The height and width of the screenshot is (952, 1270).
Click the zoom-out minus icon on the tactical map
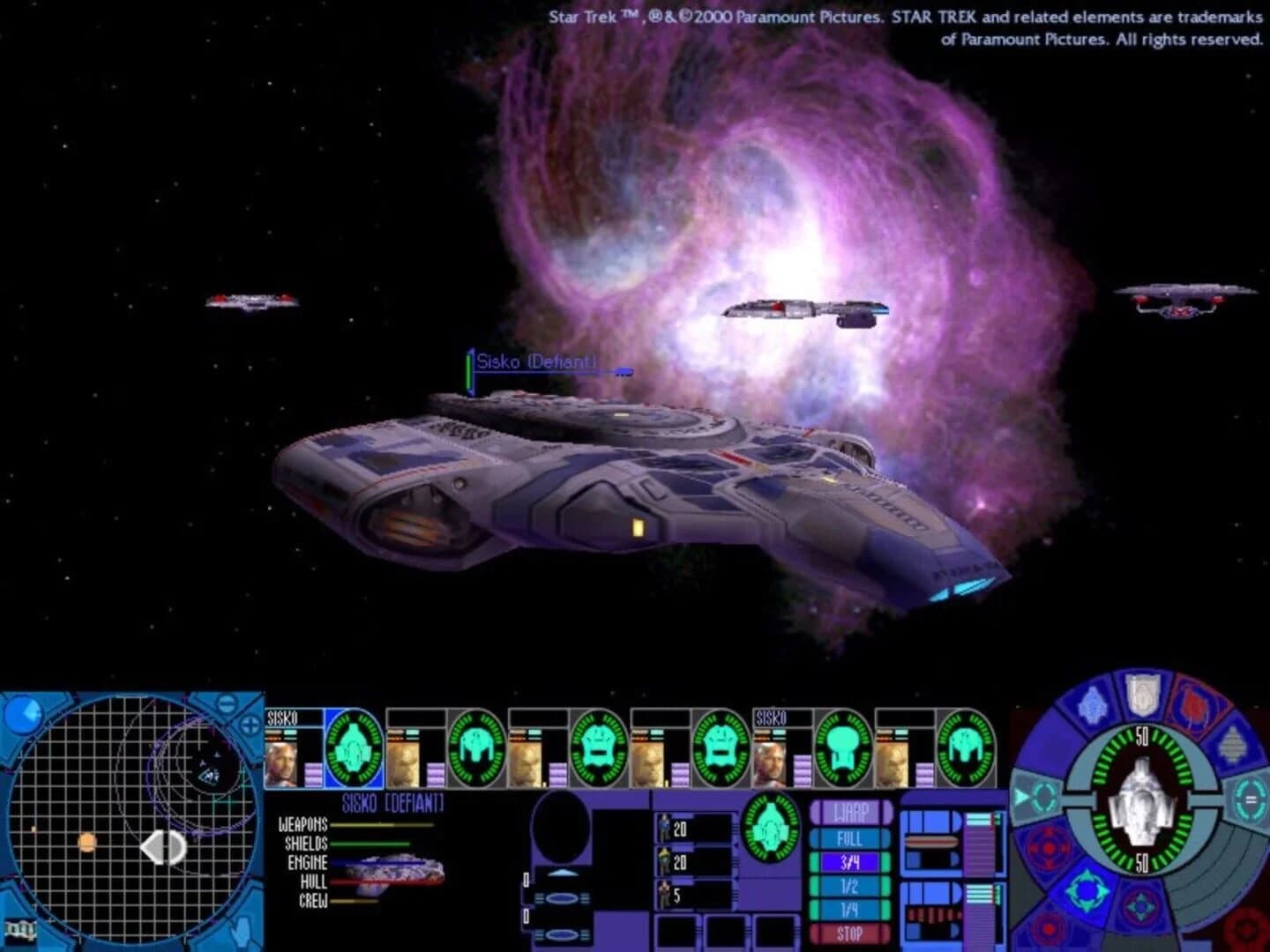227,703
